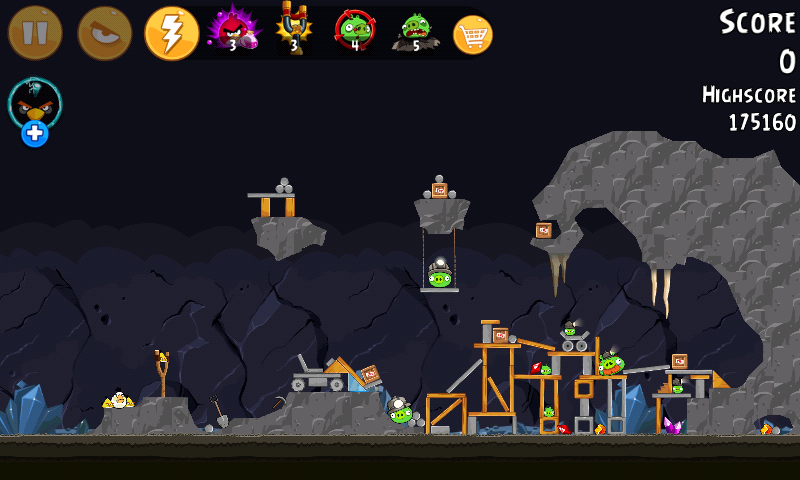This screenshot has width=800, height=480.
Task: Activate the Sling Scope targeting power-up
Action: click(x=354, y=30)
